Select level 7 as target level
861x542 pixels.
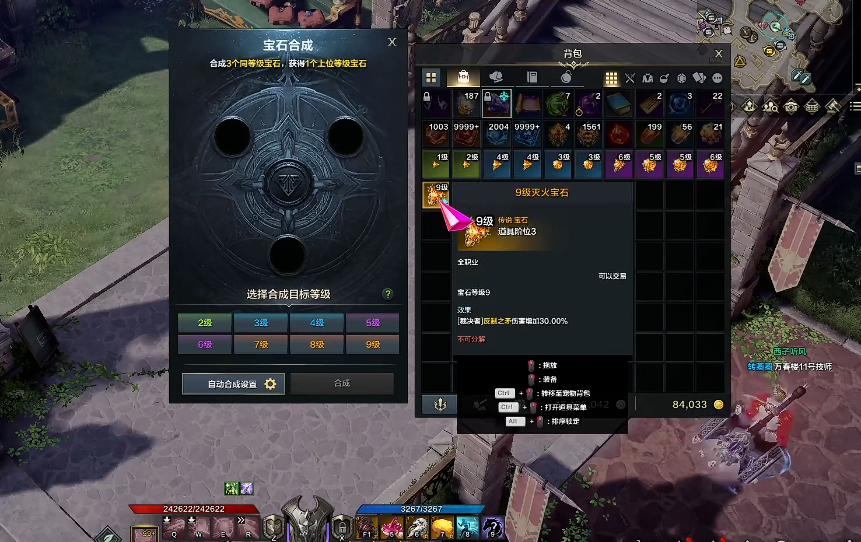point(261,344)
